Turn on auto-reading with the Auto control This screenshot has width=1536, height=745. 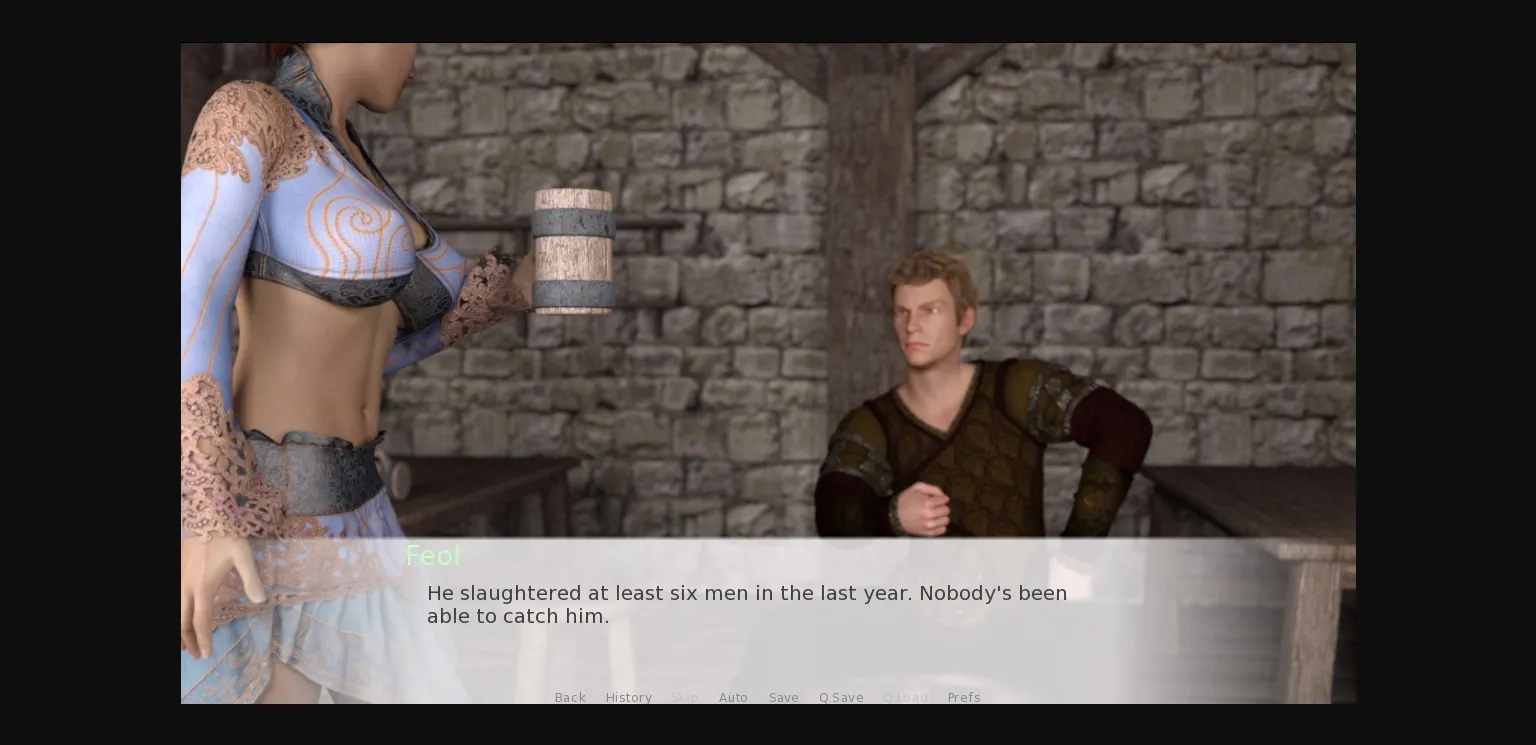click(x=733, y=697)
